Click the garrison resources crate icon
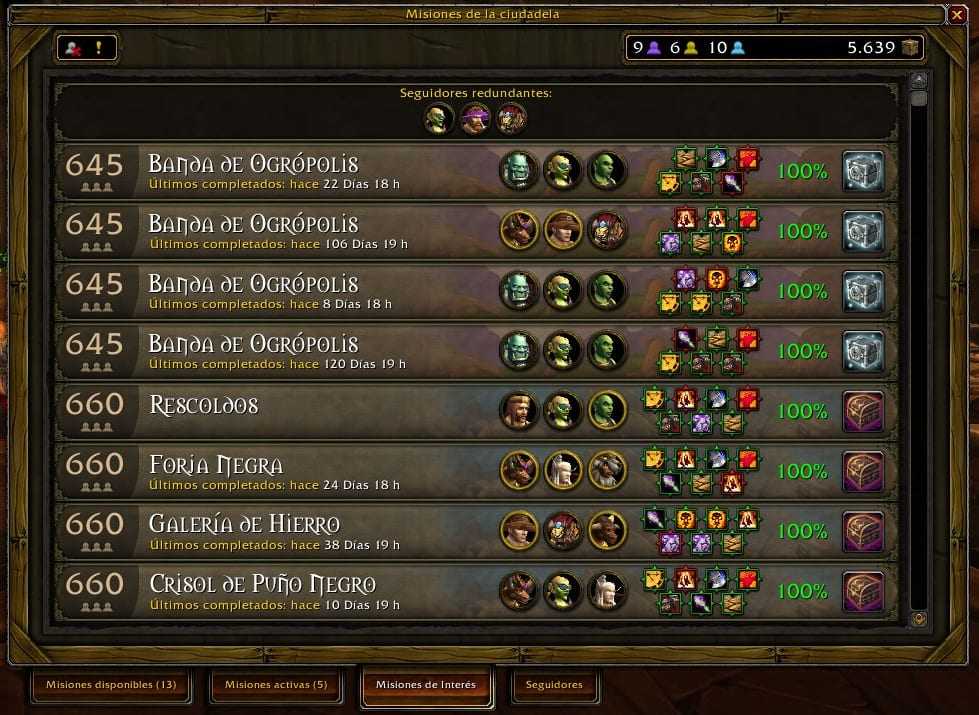The width and height of the screenshot is (979, 715). [909, 47]
